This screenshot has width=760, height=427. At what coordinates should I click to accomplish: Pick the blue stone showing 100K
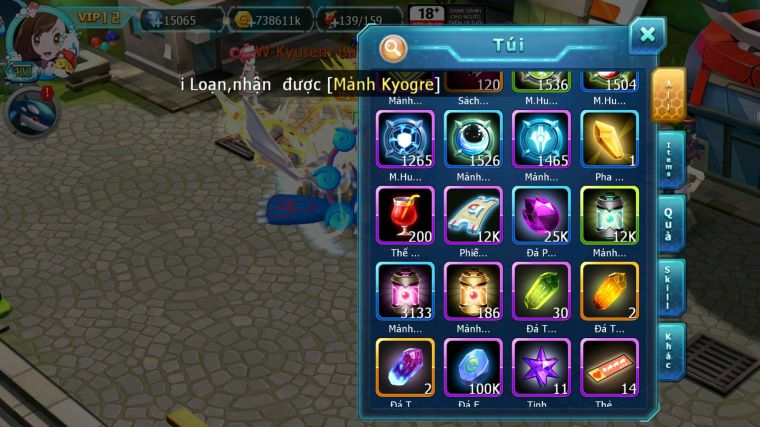473,367
